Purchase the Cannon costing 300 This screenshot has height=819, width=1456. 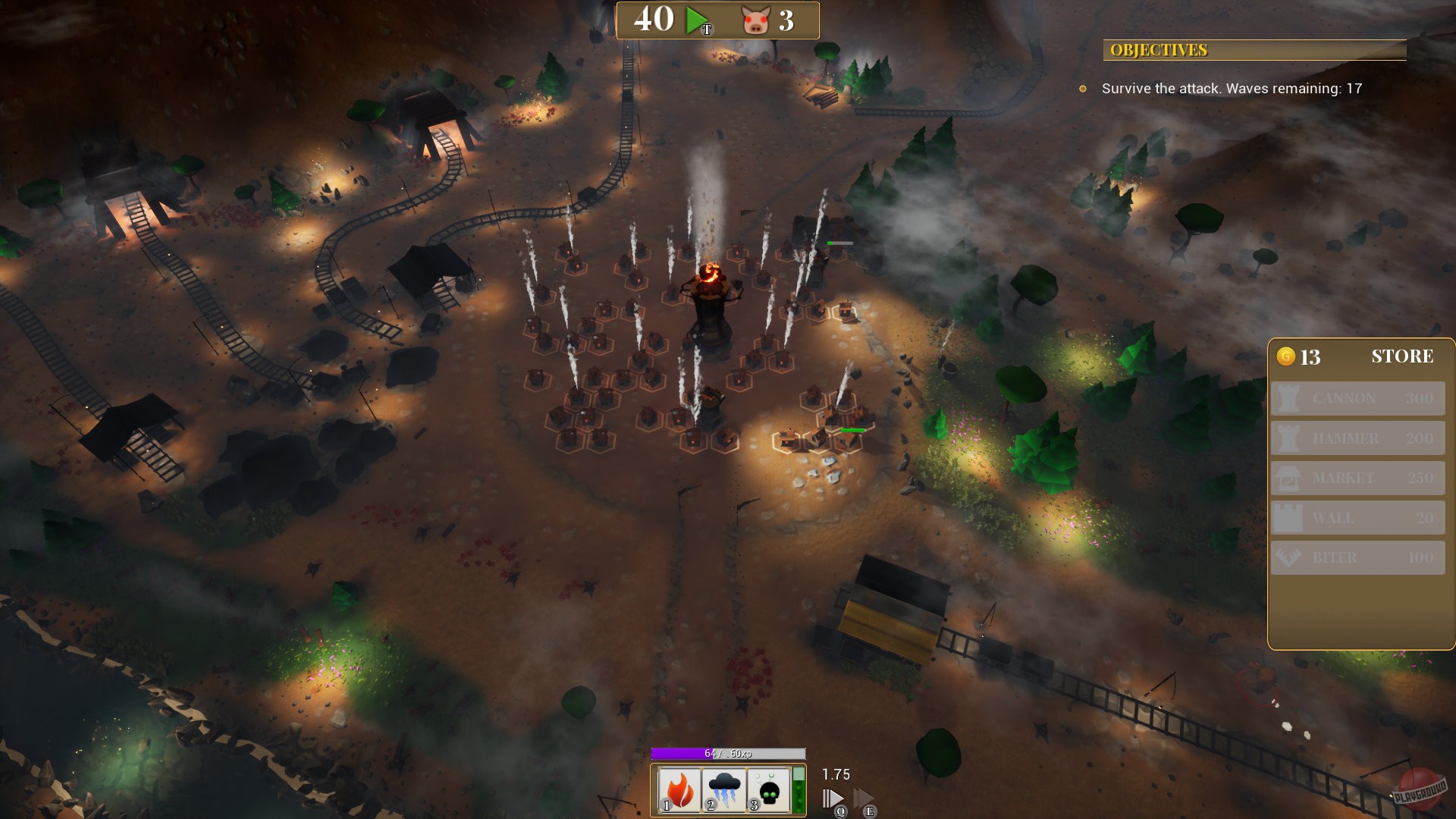click(x=1357, y=398)
